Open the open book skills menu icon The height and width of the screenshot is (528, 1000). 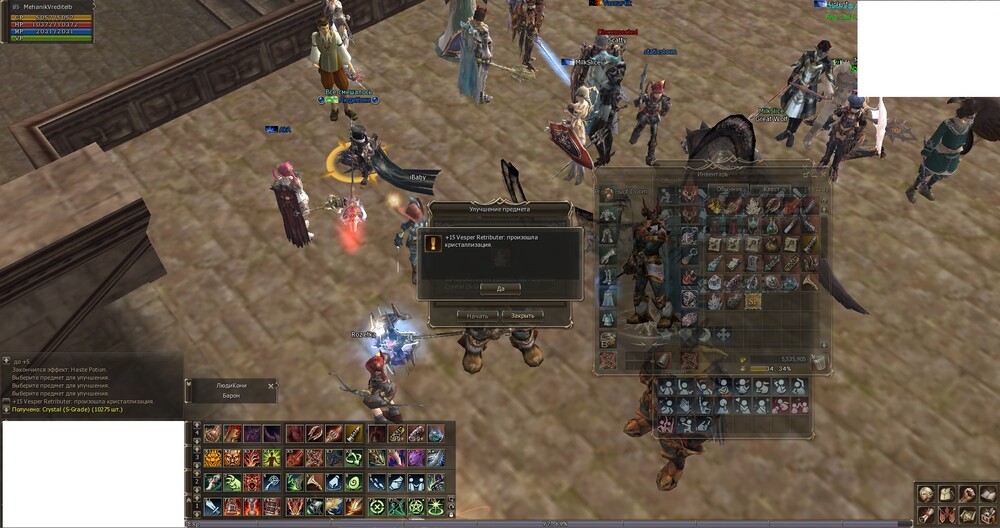[987, 495]
